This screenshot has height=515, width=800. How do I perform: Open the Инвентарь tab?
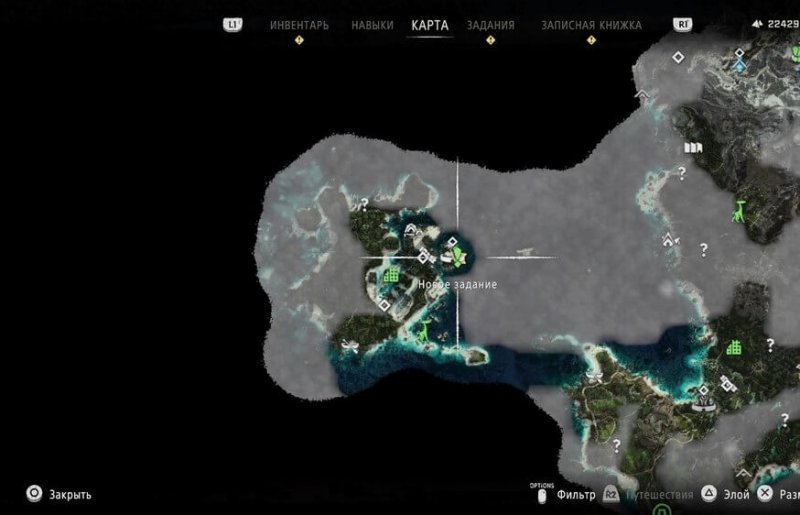point(299,25)
